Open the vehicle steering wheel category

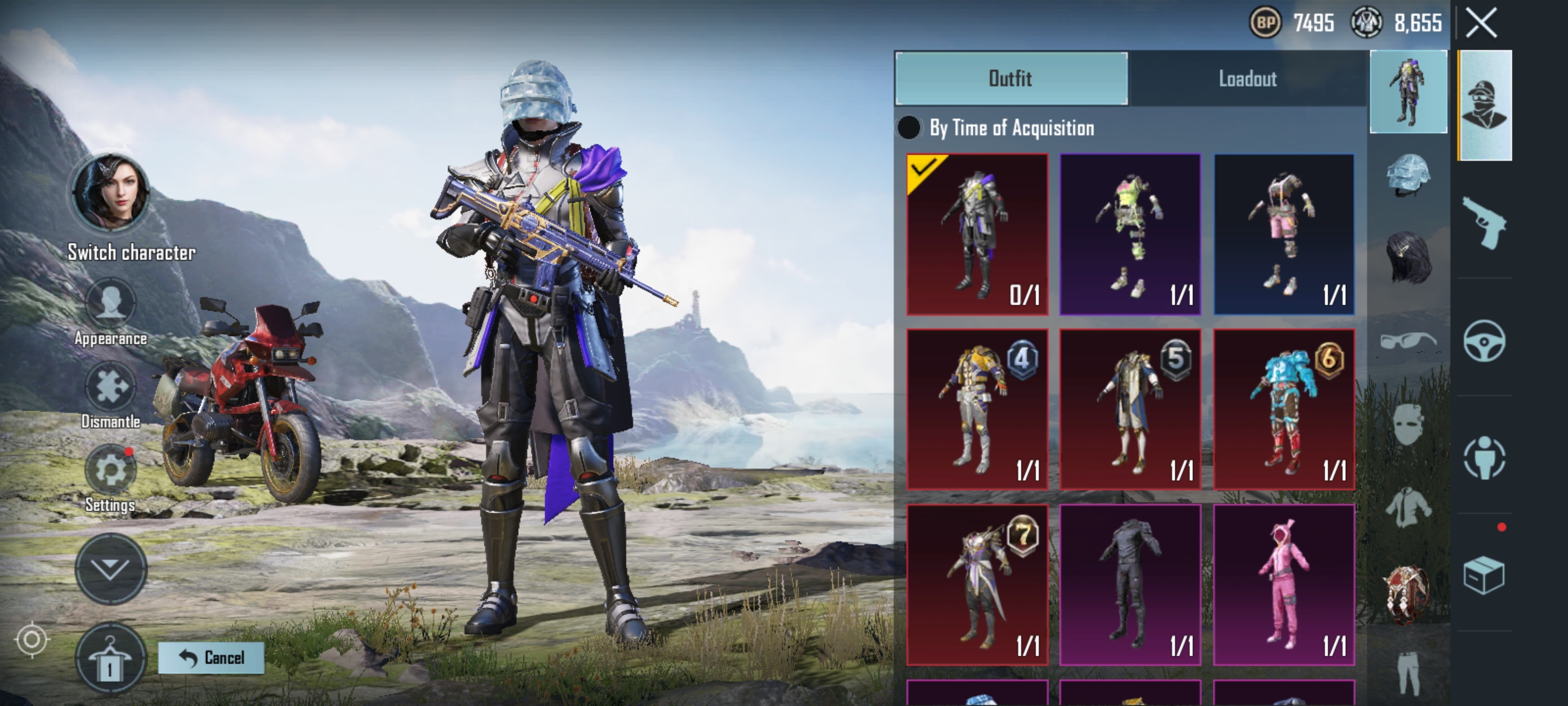(1484, 341)
